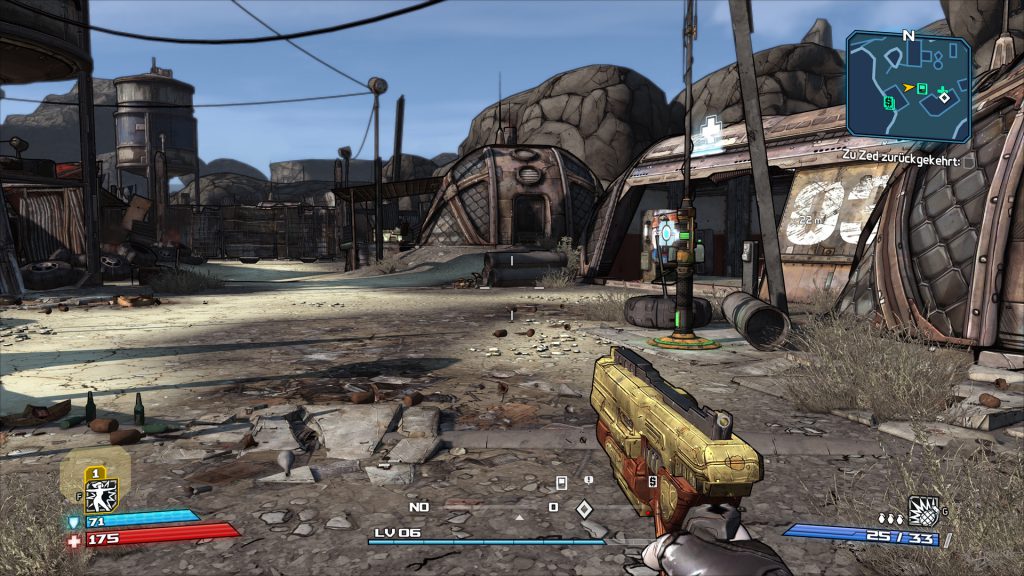Viewport: 1024px width, 576px height.
Task: Click the dollar sign marker on the compass
Action: [x=652, y=481]
